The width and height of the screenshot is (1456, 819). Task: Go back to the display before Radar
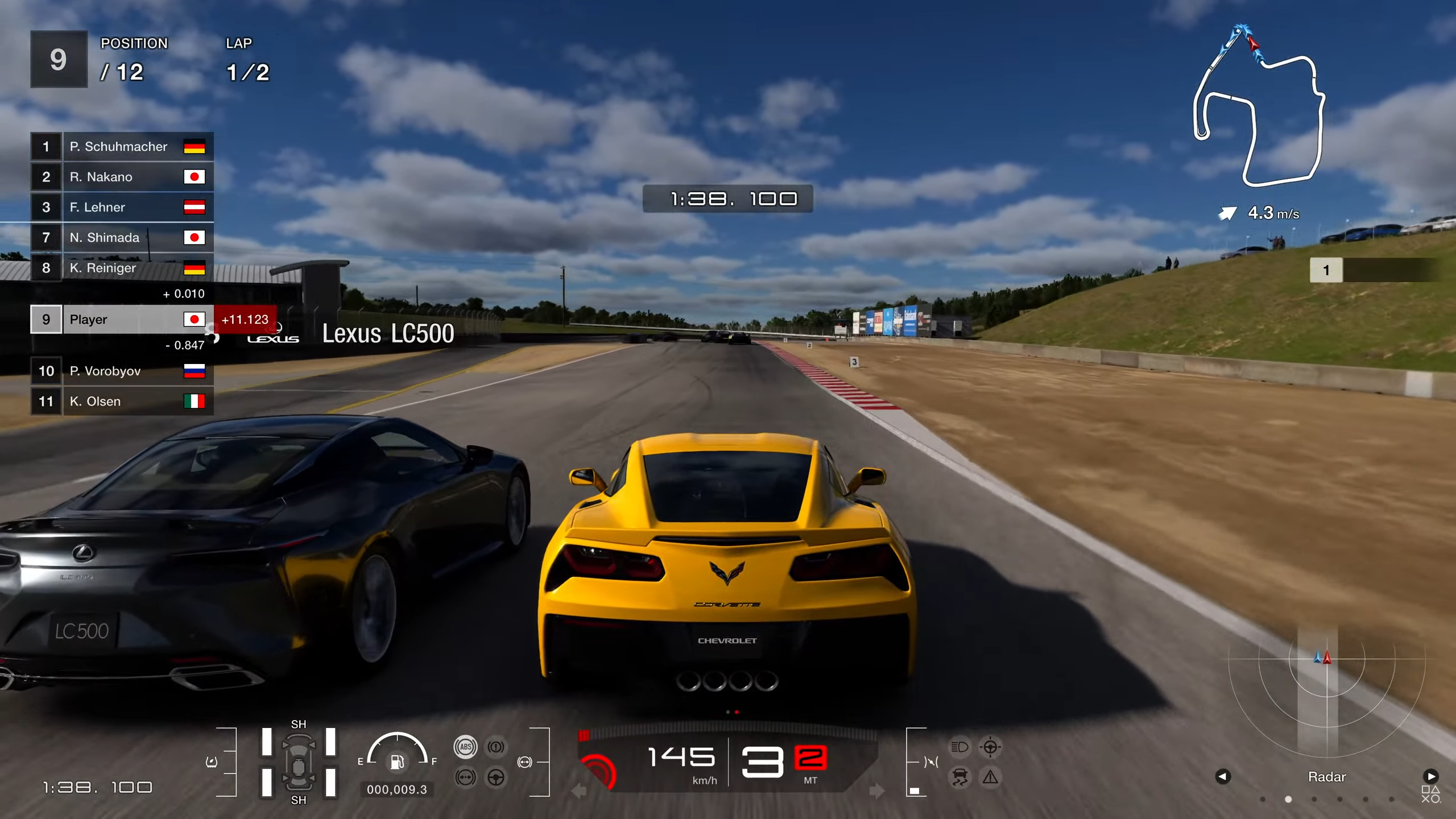pos(1223,776)
